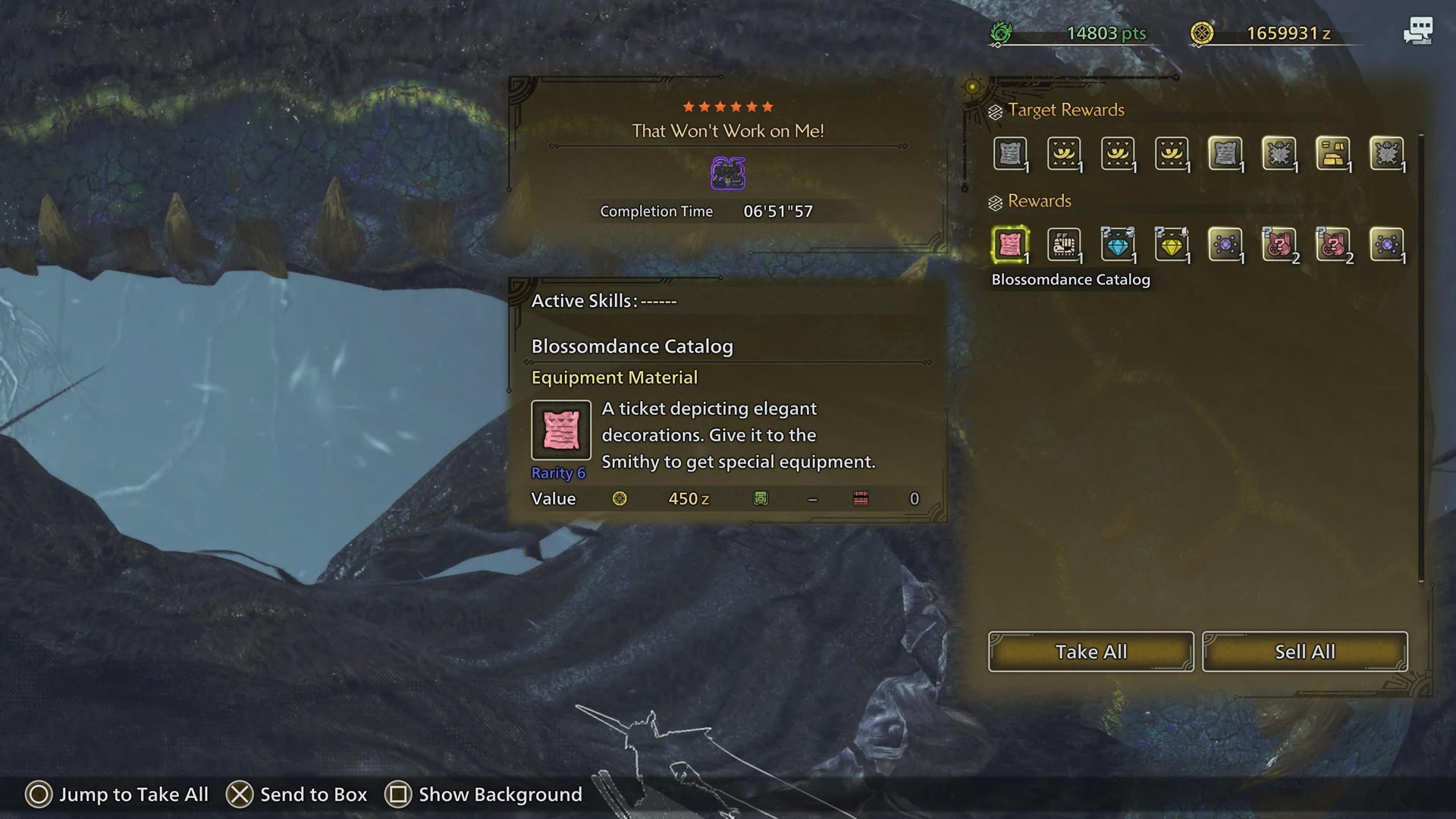
Task: Click the guild points leaf icon on top bar
Action: (1001, 32)
